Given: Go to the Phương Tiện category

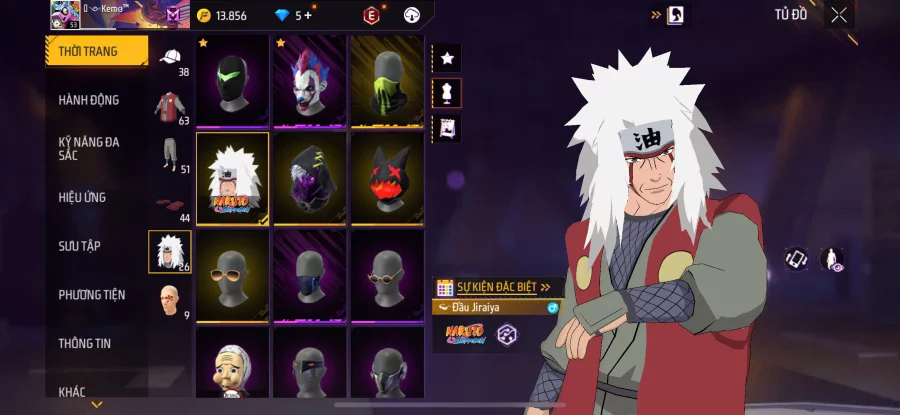Looking at the screenshot, I should point(91,294).
